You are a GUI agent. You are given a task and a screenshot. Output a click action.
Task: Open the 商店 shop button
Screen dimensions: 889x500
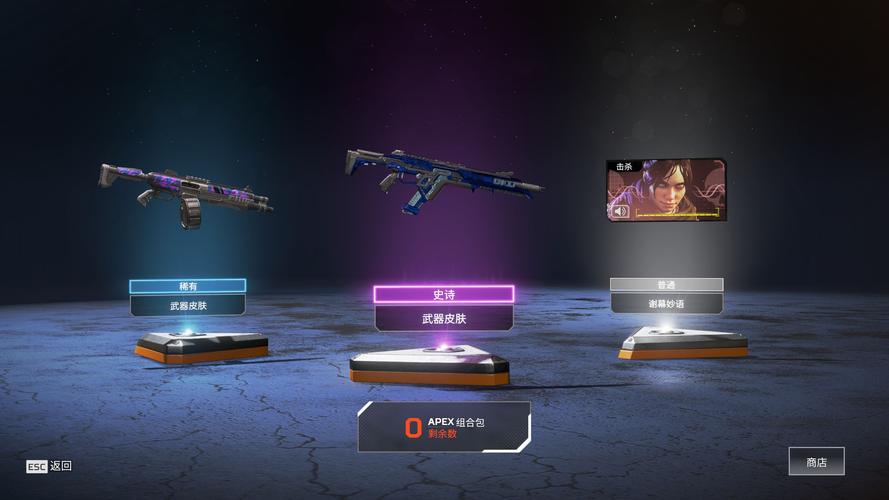pyautogui.click(x=816, y=461)
